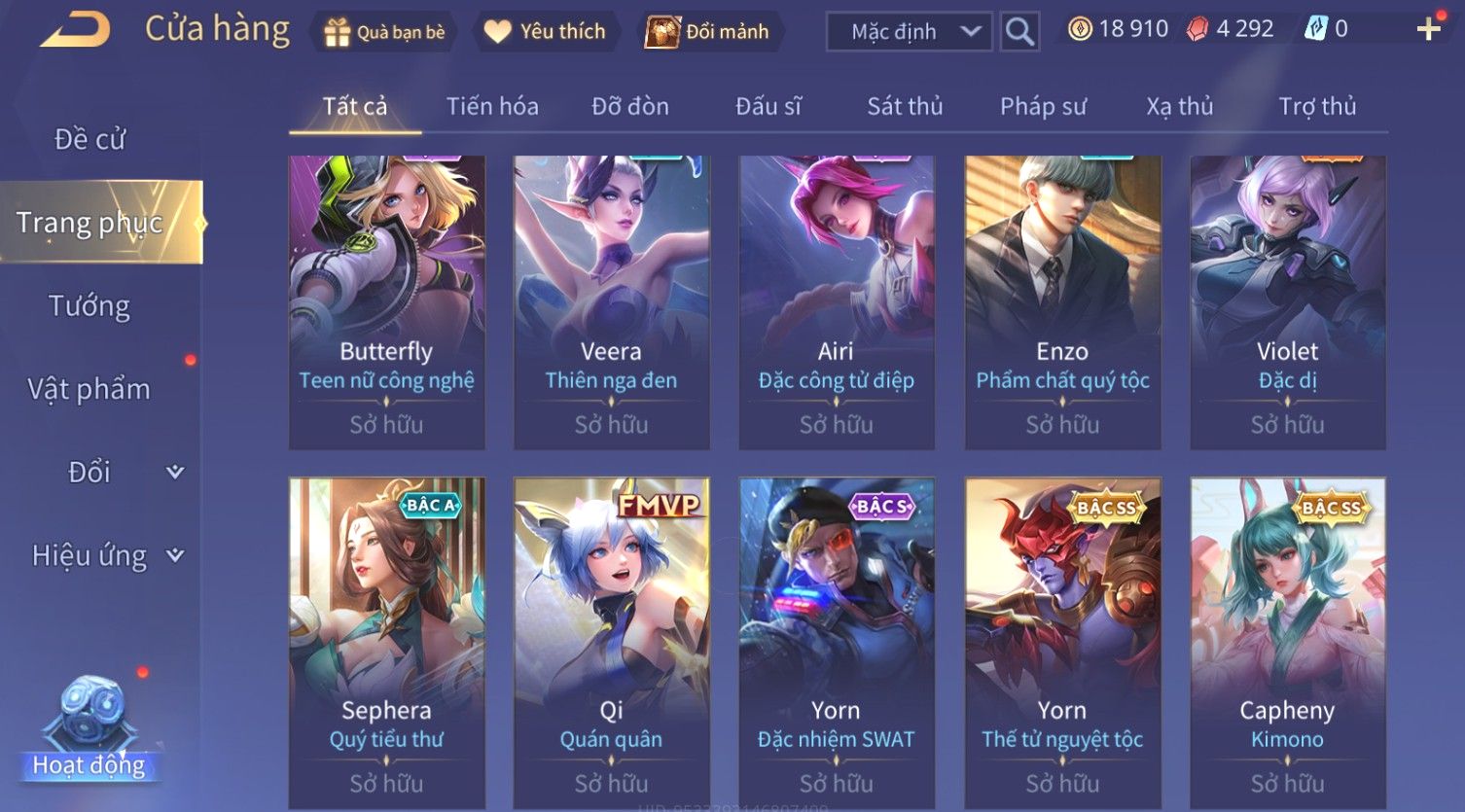Open the Đề cử menu section
This screenshot has height=812, width=1465.
(89, 139)
